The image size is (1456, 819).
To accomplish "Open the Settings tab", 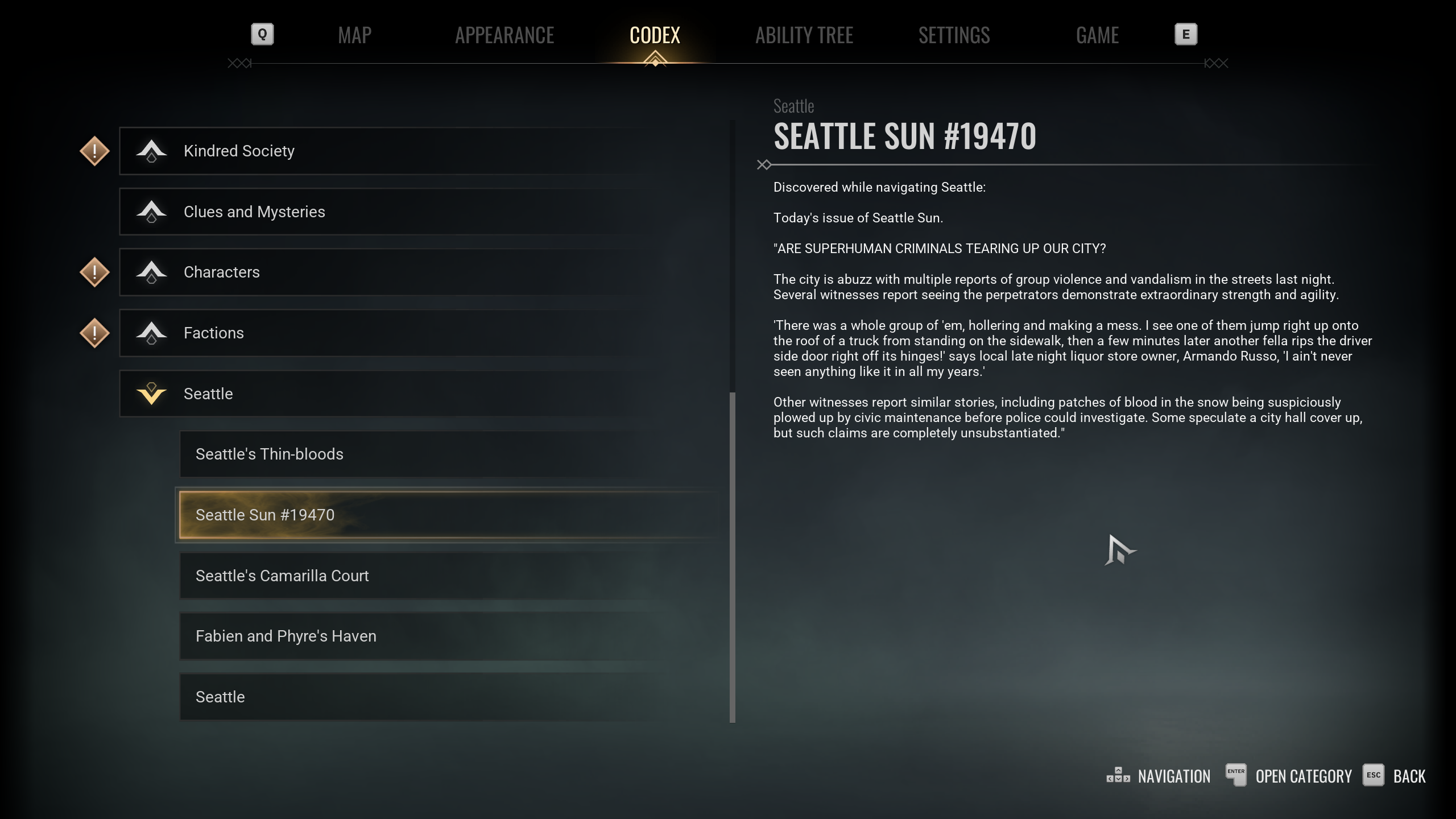I will (954, 35).
